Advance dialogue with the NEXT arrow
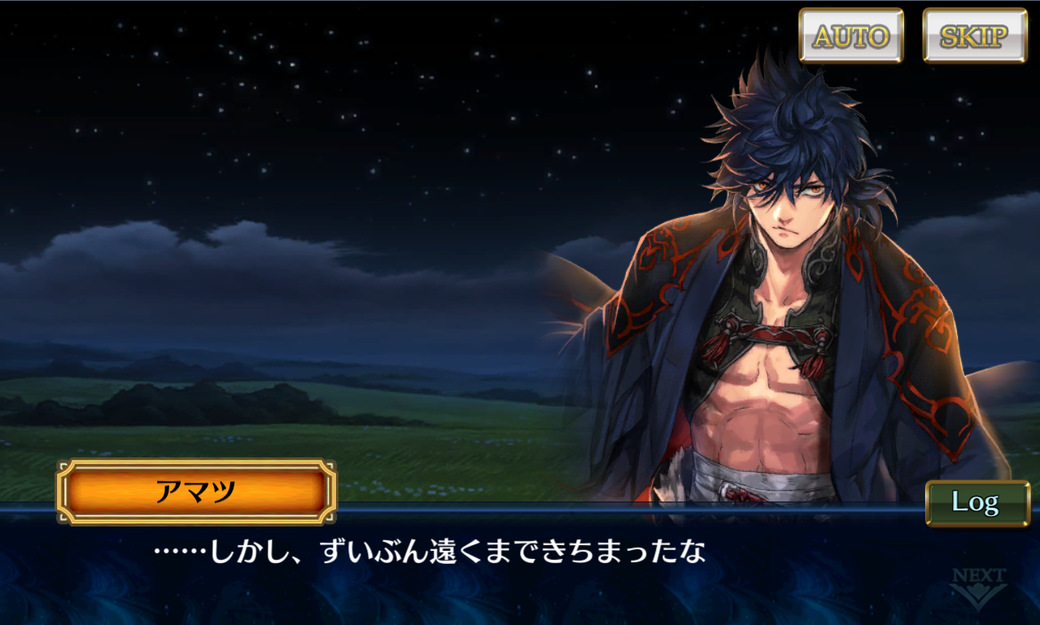1040x625 pixels. click(x=978, y=589)
